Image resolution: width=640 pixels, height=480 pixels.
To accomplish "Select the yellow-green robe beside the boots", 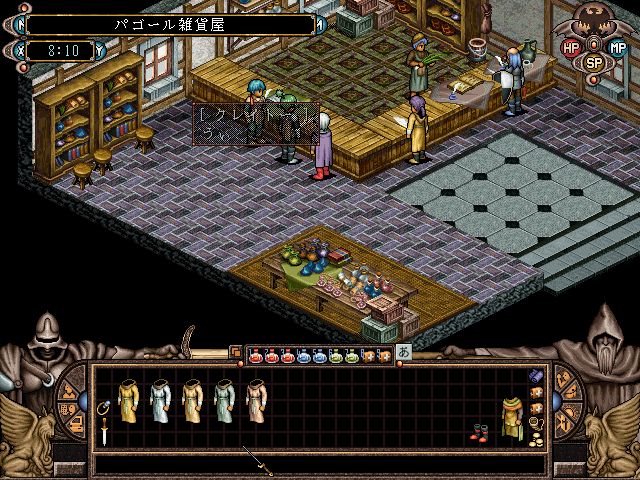I will (x=511, y=418).
